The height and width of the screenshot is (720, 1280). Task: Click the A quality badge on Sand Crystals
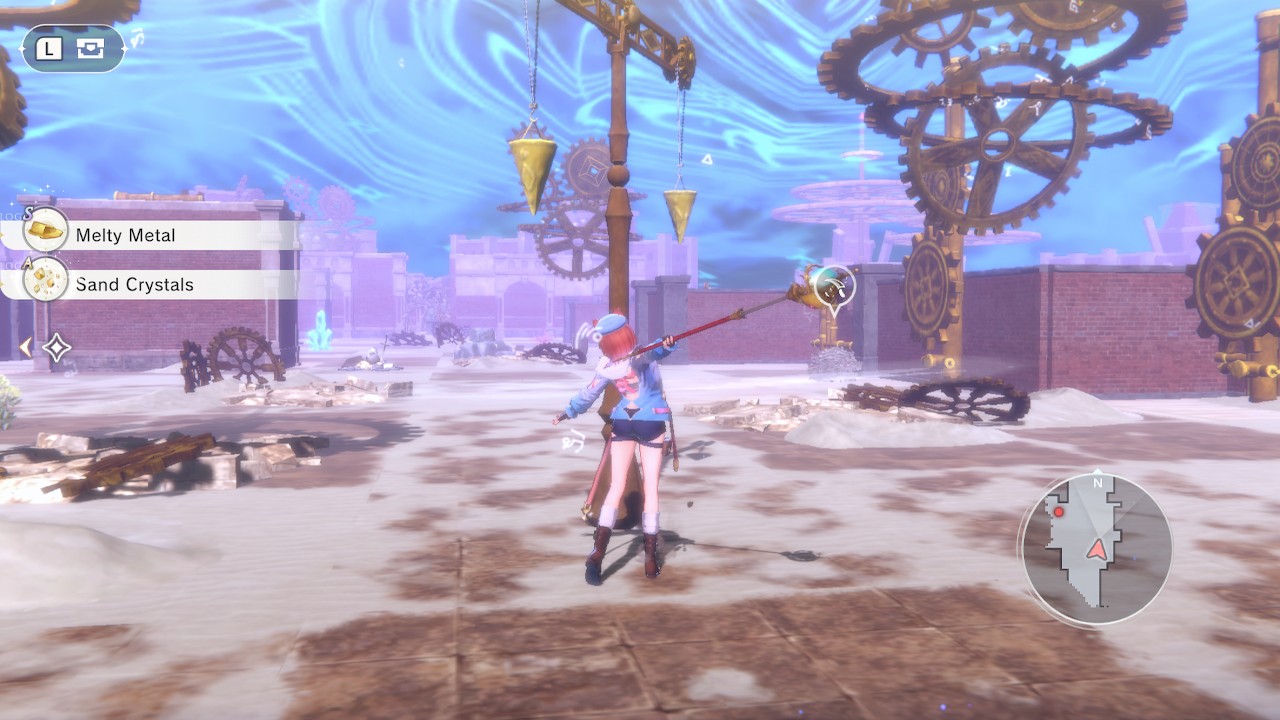coord(28,262)
